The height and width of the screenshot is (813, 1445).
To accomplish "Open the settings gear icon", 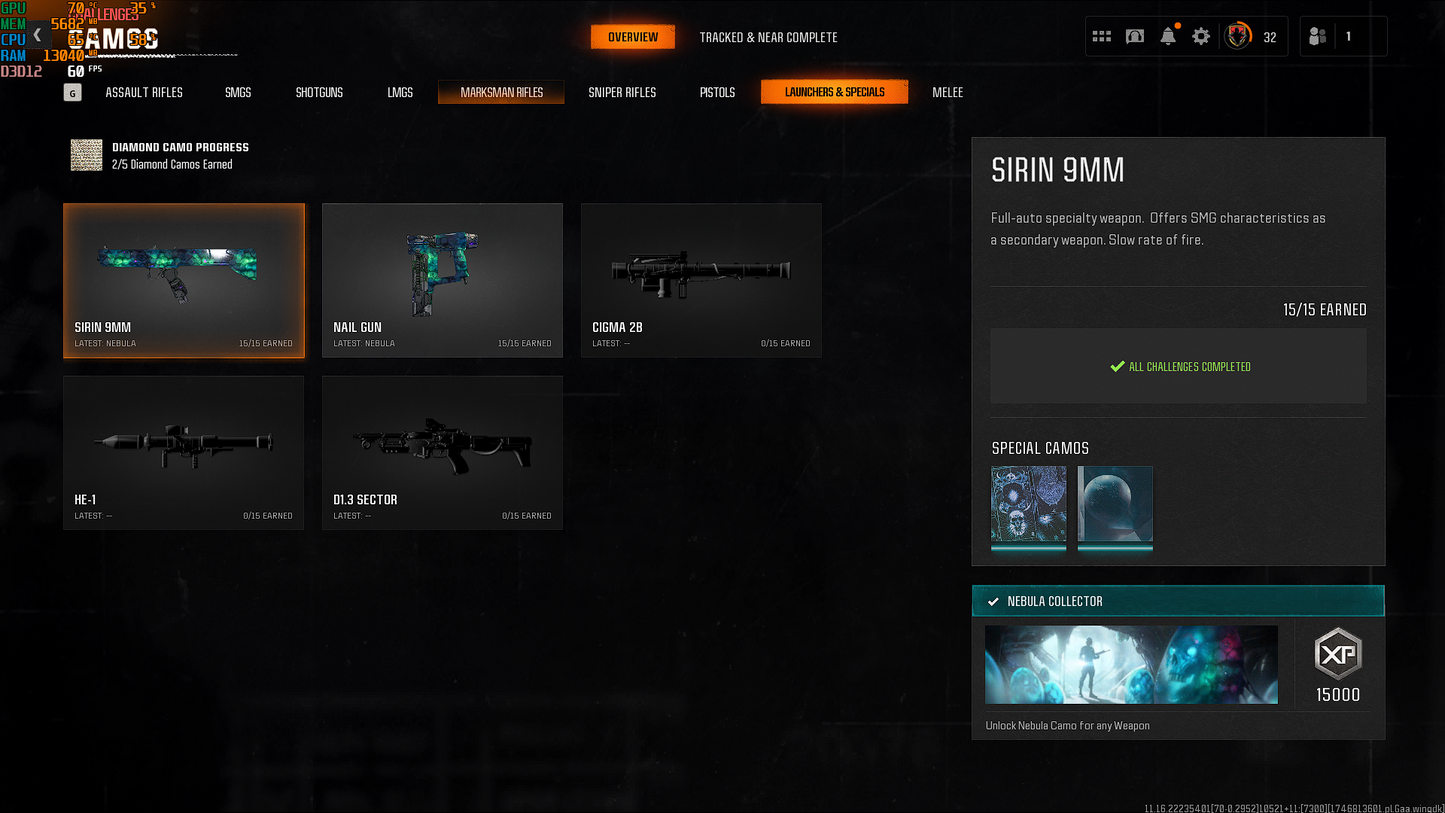I will coord(1201,37).
